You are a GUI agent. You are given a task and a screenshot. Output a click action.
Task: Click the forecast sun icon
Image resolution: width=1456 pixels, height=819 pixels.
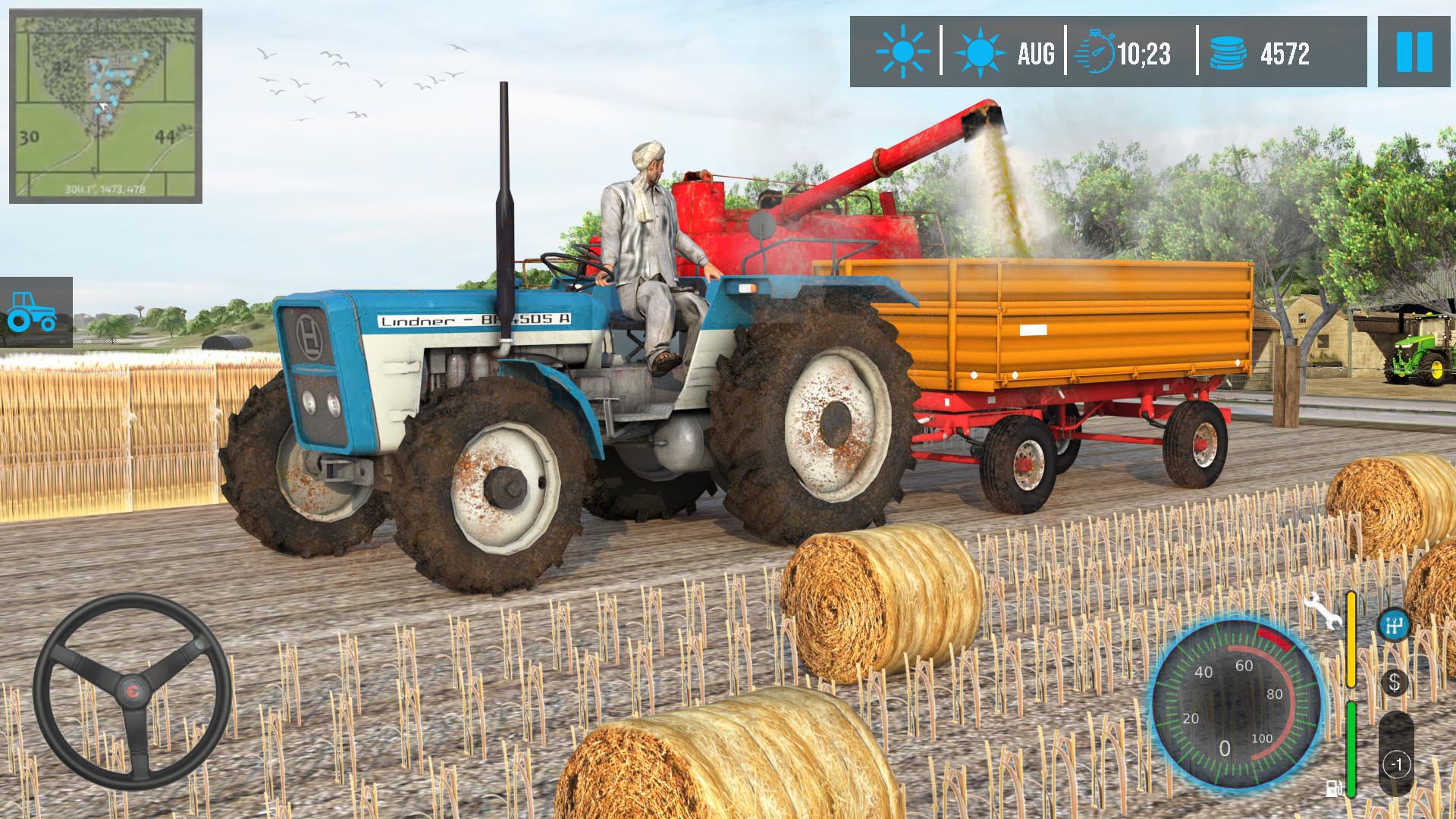pos(983,52)
